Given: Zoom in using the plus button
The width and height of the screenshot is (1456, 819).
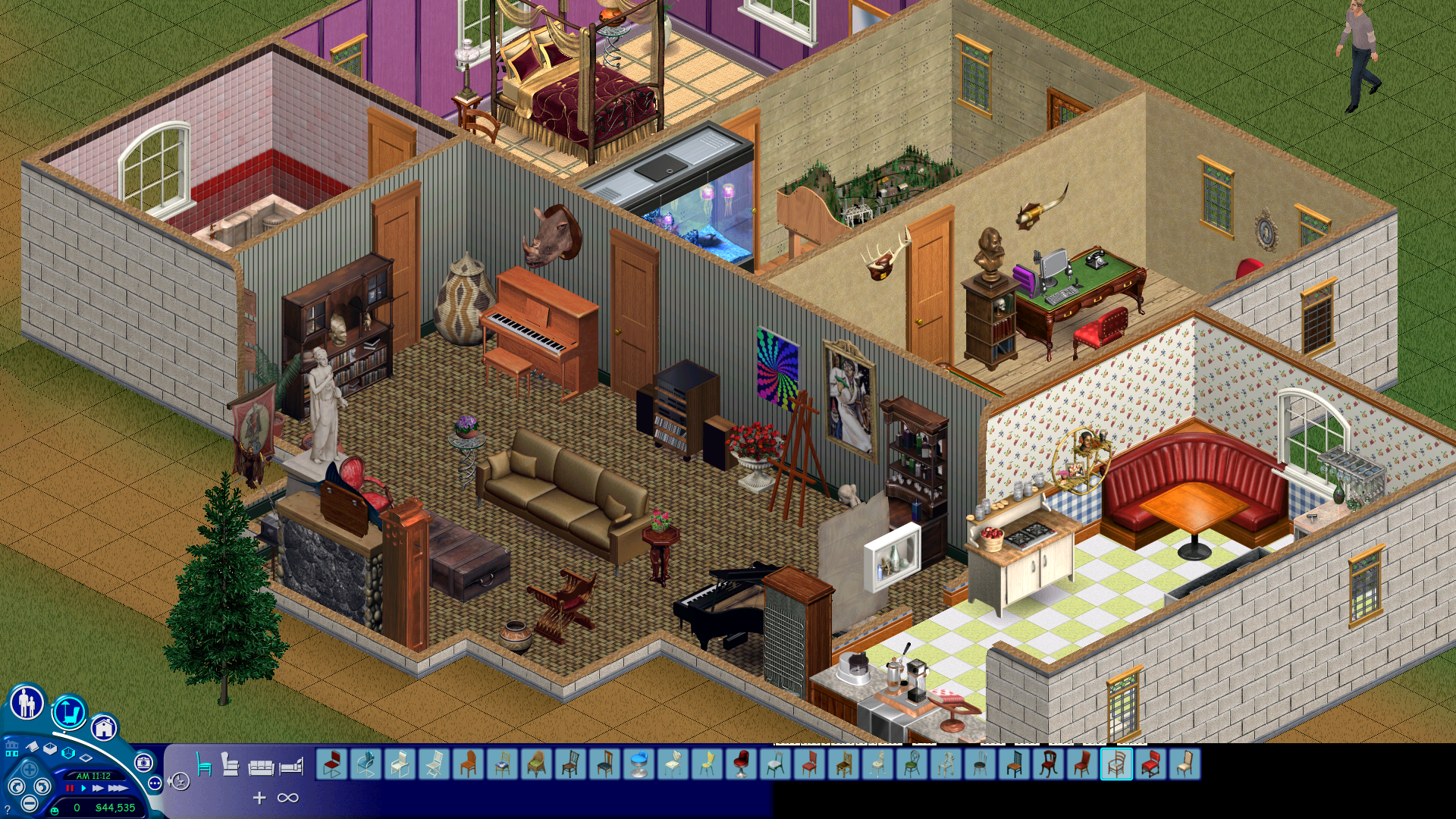Looking at the screenshot, I should 29,770.
